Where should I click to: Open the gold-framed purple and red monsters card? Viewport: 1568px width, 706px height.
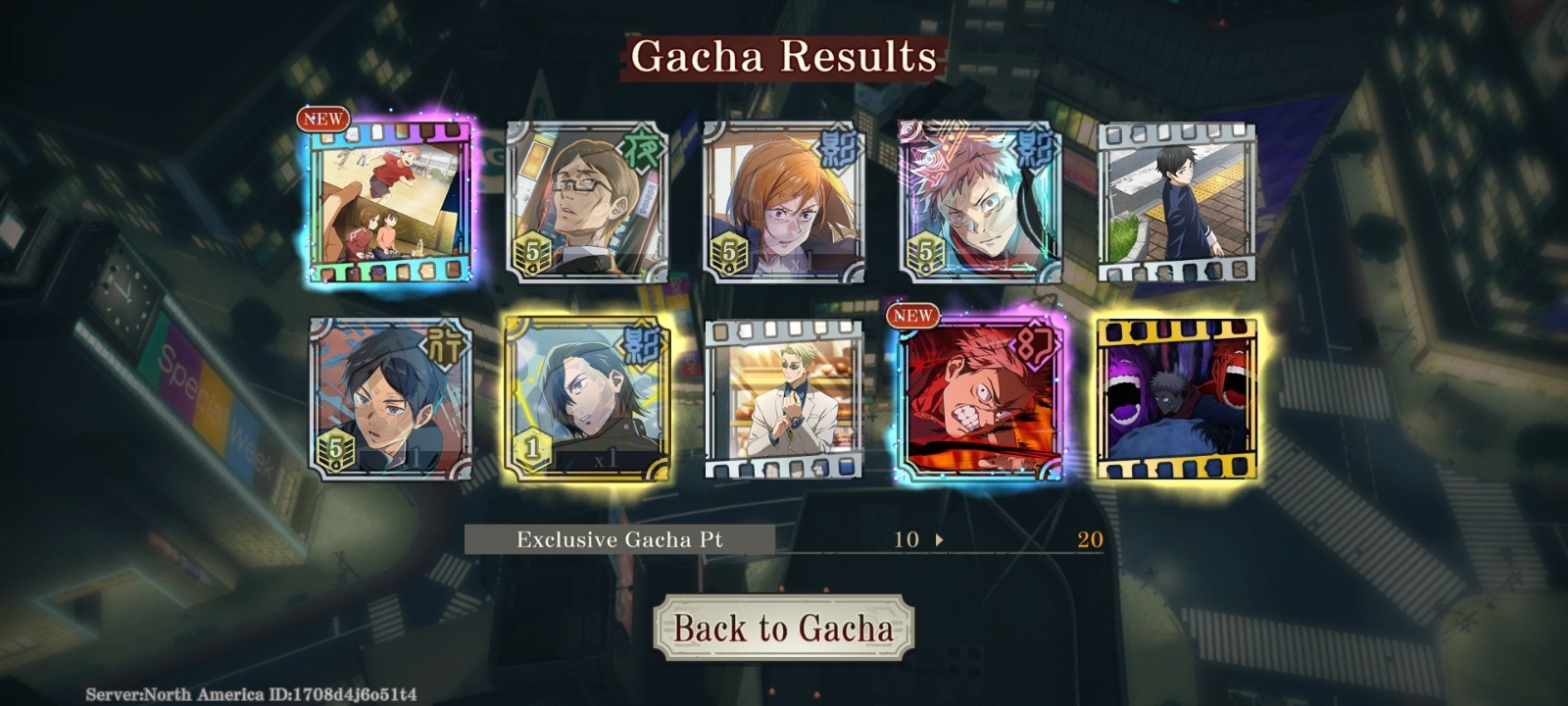(1176, 399)
